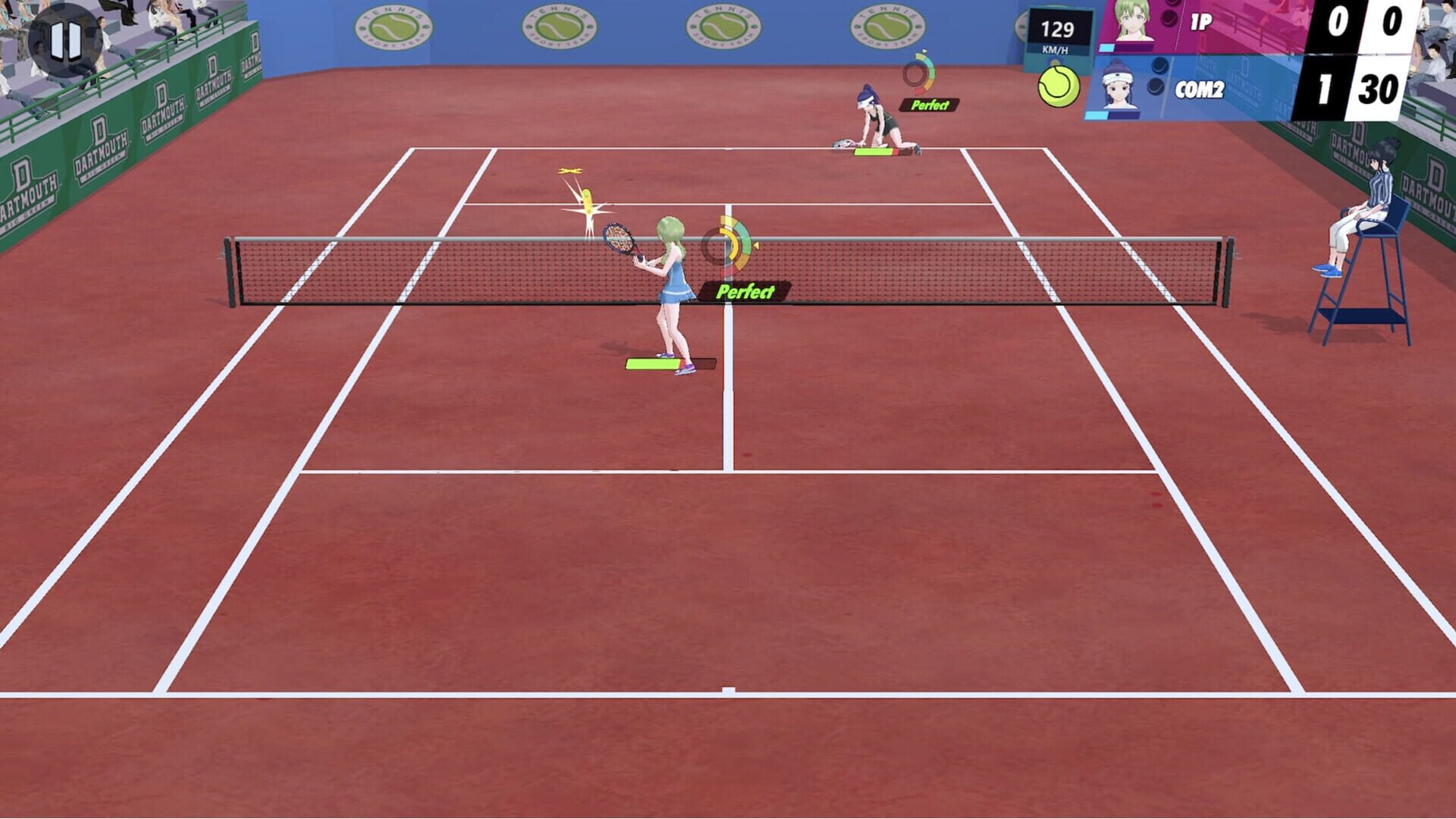Screen dimensions: 1456x819
Task: Click 1P's stamina bar under the portrait
Action: pyautogui.click(x=1107, y=47)
